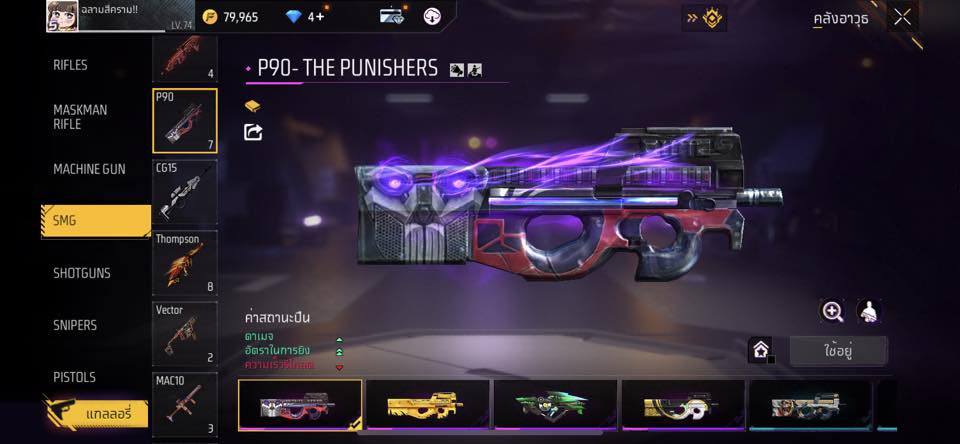This screenshot has height=444, width=960.
Task: Add gold coins with 79,965 balance
Action: point(231,17)
